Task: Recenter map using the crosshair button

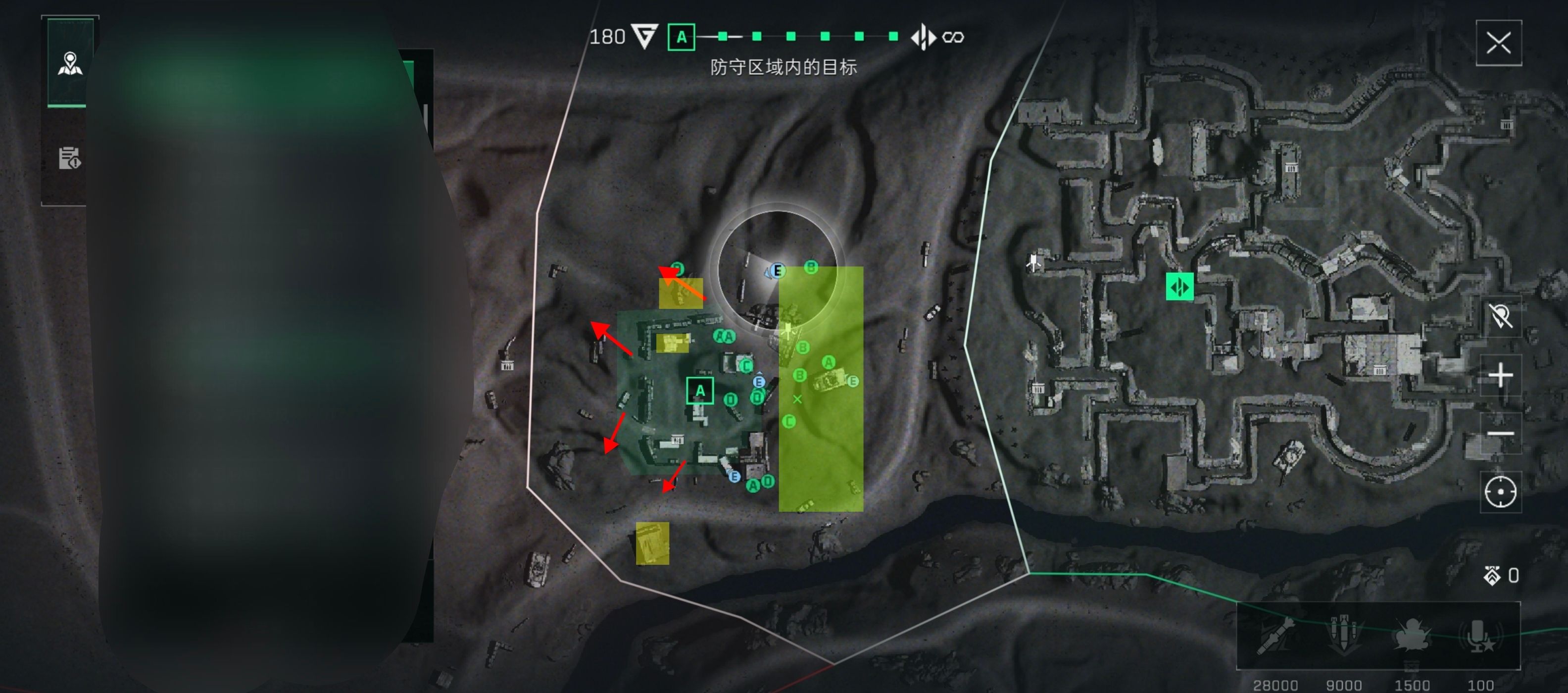Action: pos(1500,492)
